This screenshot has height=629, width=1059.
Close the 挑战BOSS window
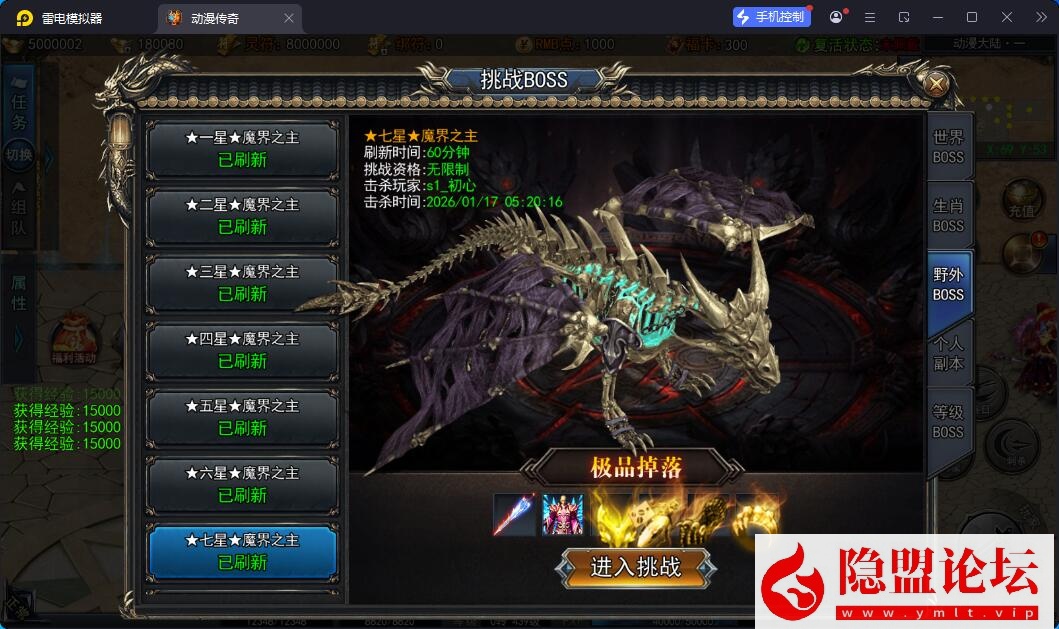[x=936, y=84]
